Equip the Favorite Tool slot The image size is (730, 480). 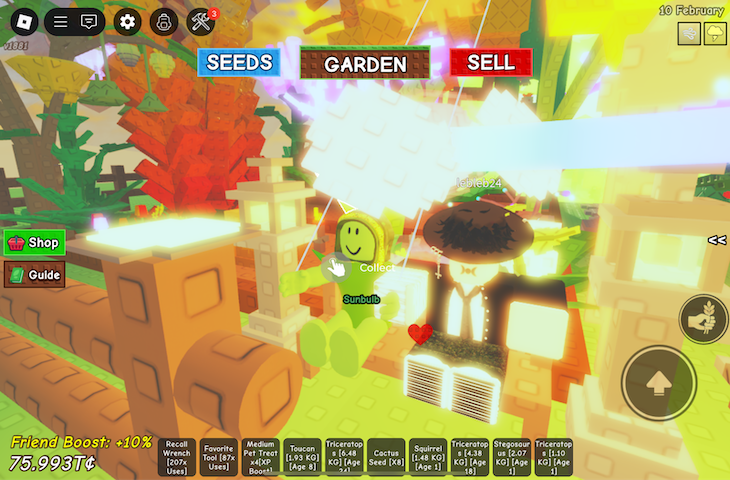[x=219, y=457]
